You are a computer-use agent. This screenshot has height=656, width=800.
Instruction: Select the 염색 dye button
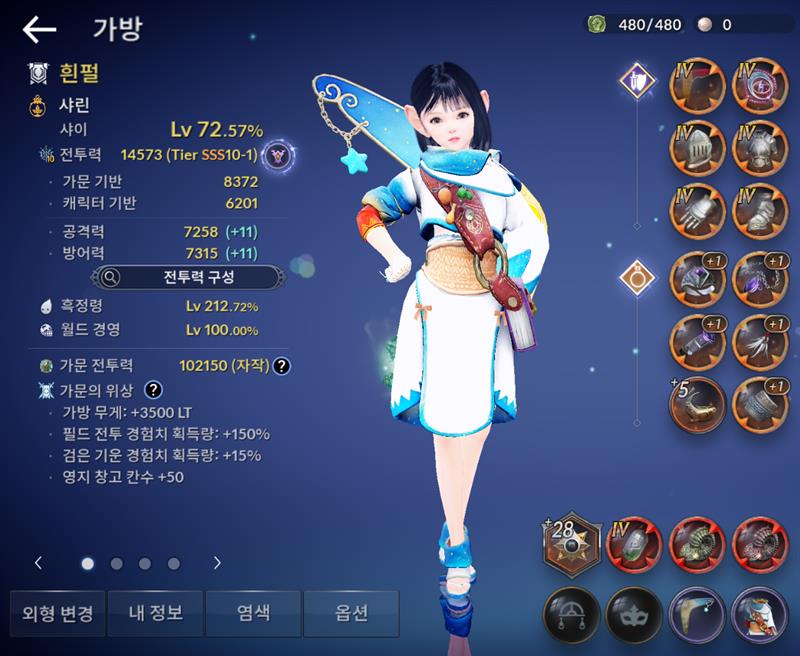[x=253, y=613]
